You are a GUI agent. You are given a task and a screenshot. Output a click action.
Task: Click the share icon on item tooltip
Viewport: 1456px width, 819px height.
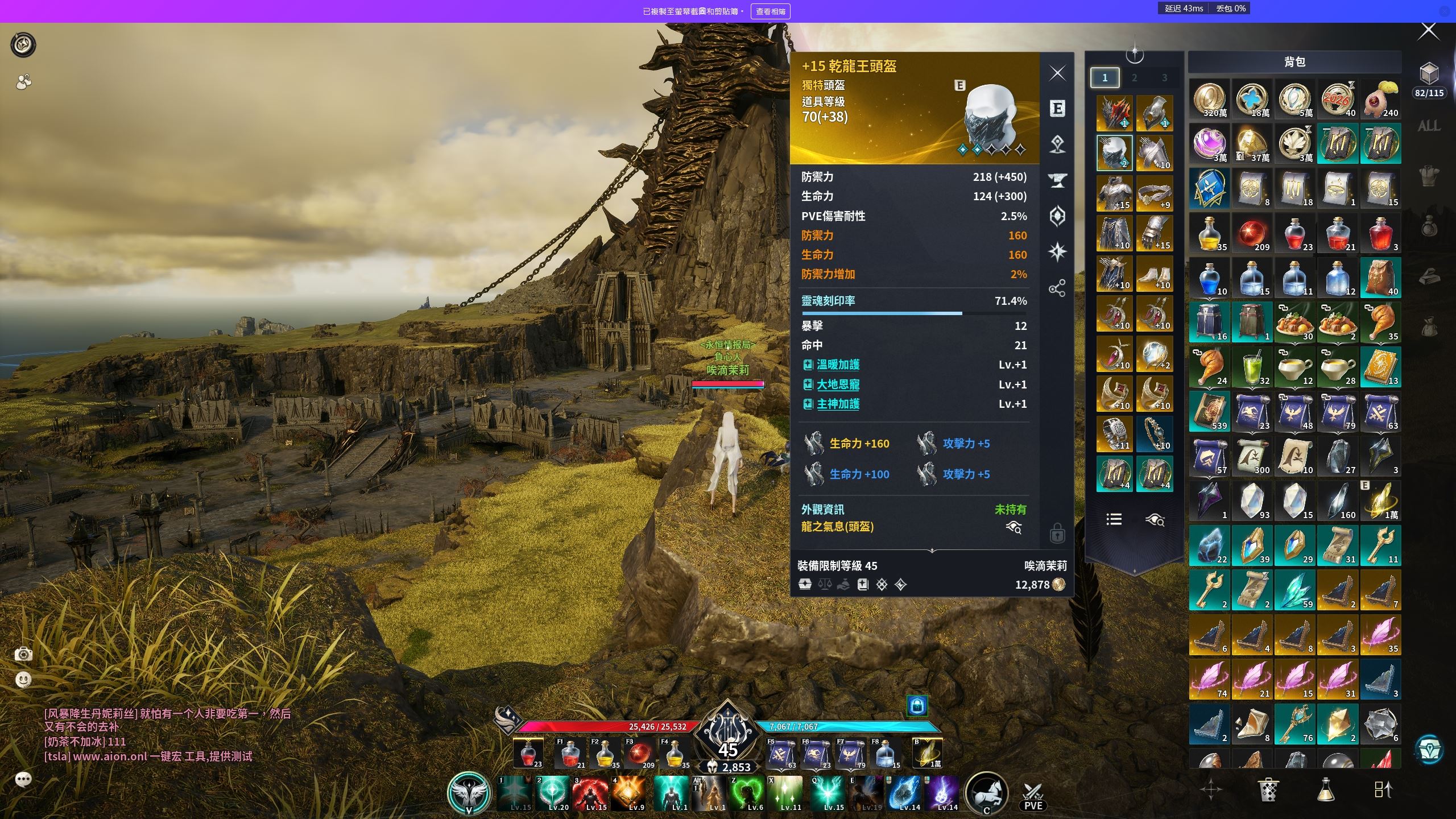pos(1057,288)
